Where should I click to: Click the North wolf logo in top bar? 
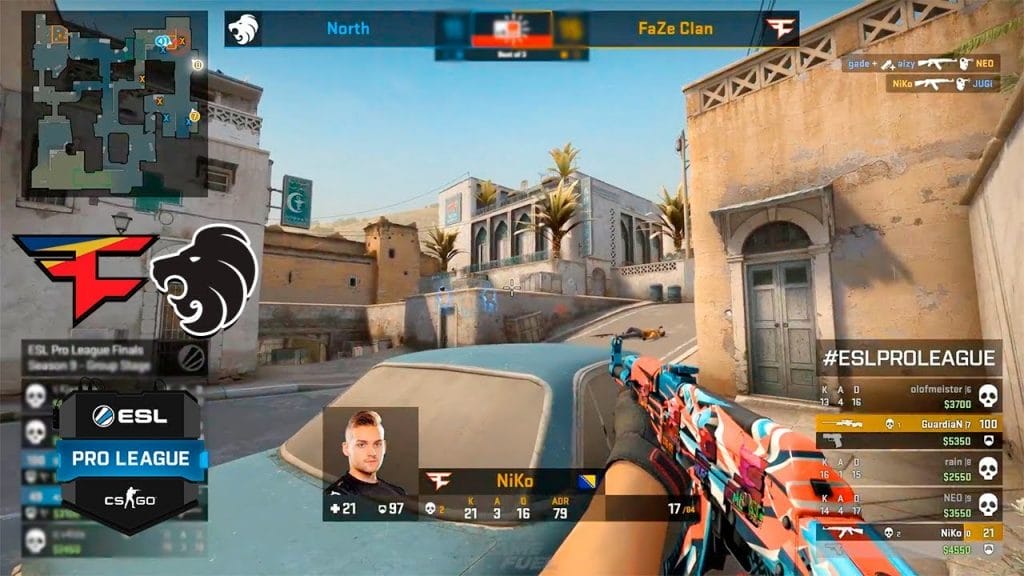pyautogui.click(x=243, y=28)
